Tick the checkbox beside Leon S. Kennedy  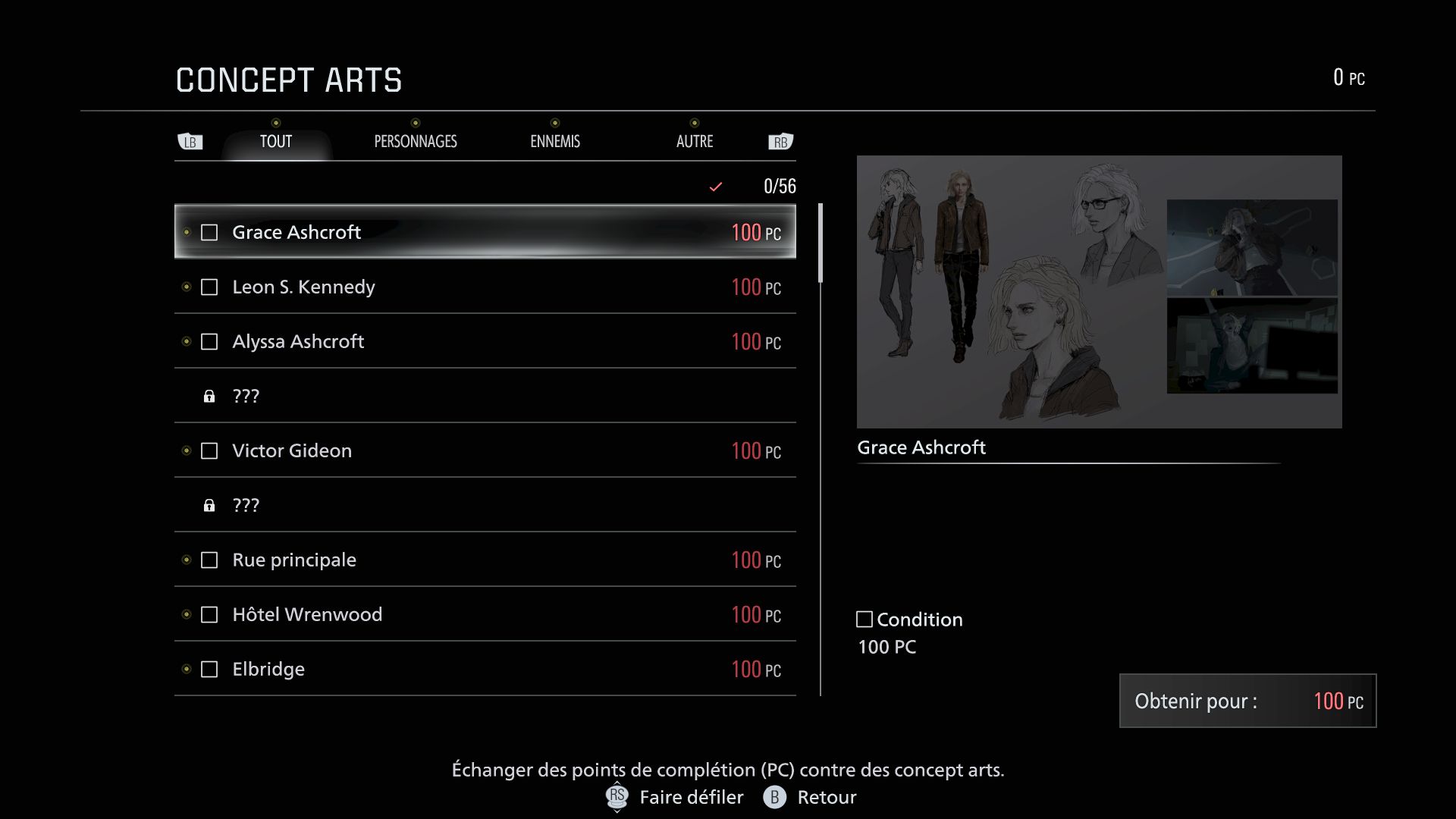(209, 287)
